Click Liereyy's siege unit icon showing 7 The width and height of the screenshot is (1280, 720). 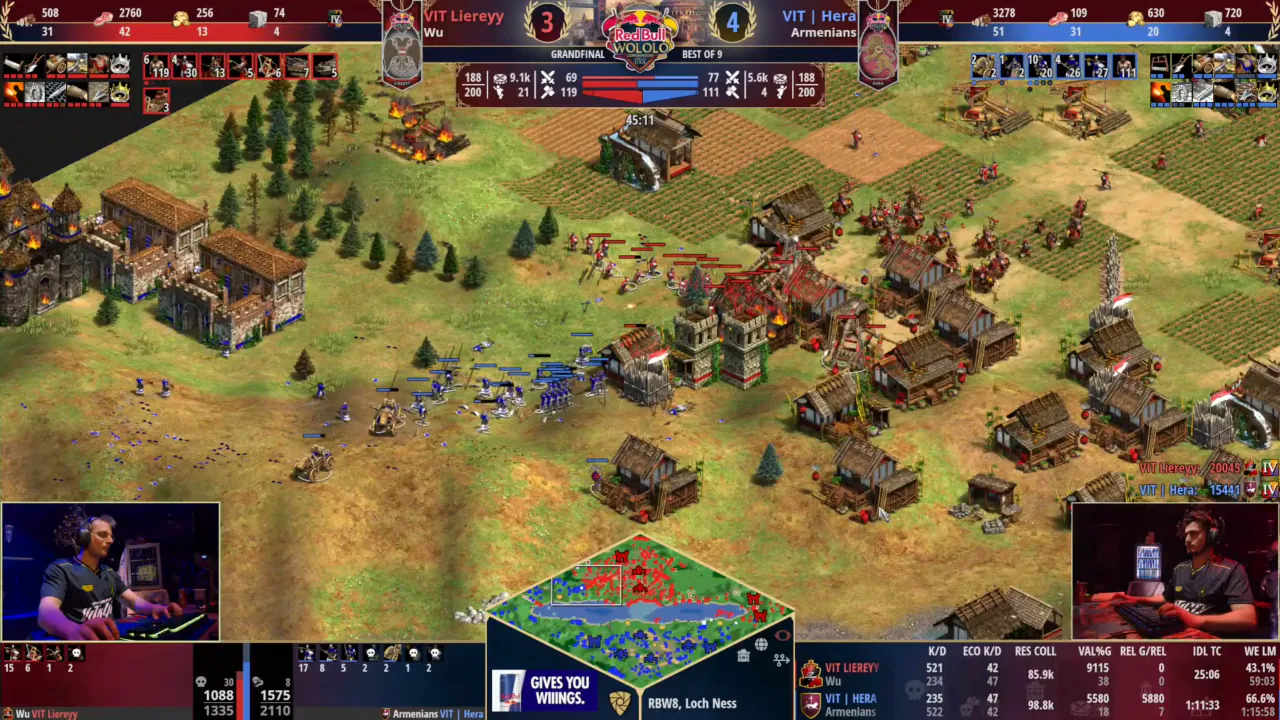click(298, 67)
